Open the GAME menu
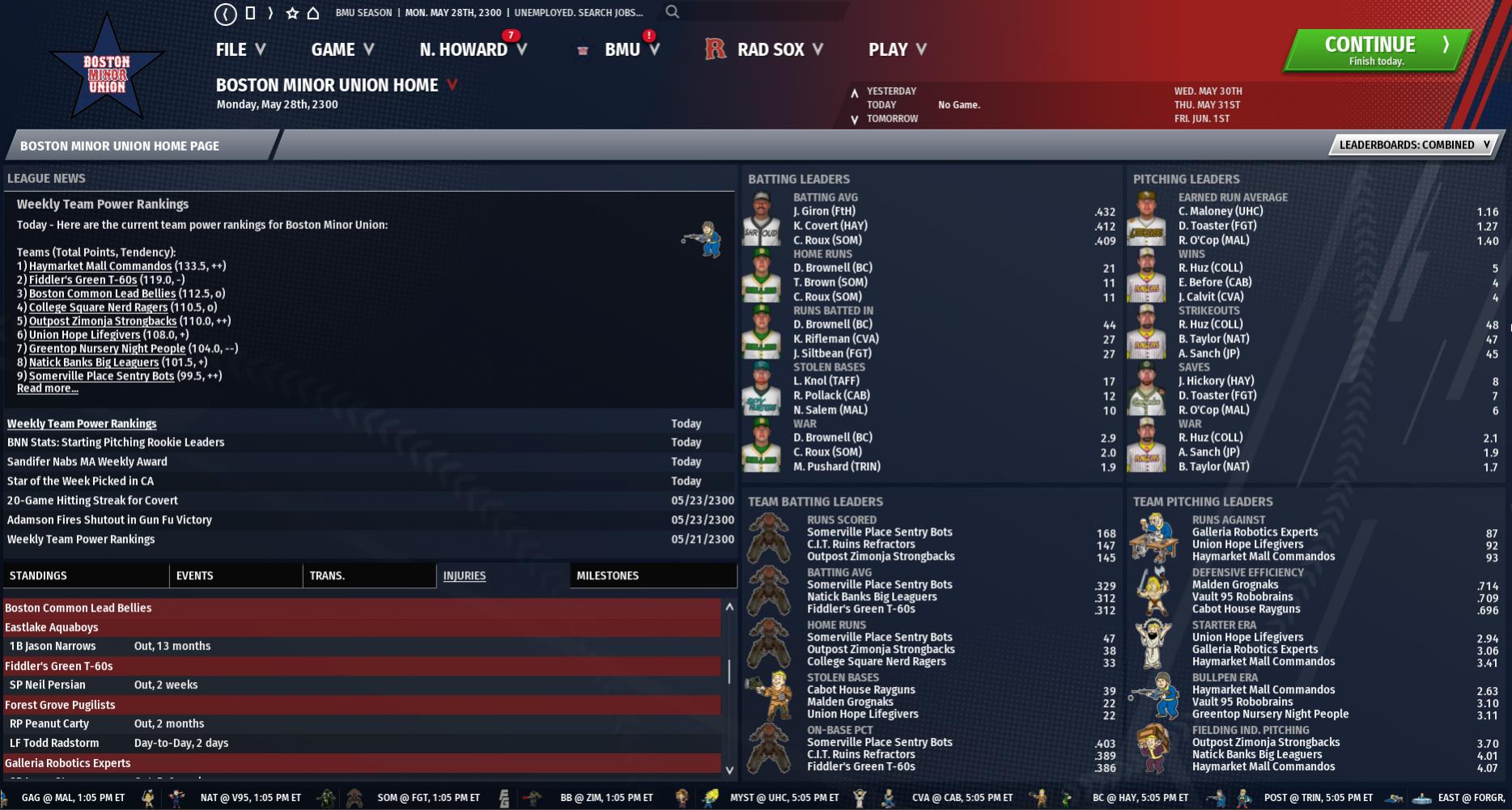 tap(342, 49)
